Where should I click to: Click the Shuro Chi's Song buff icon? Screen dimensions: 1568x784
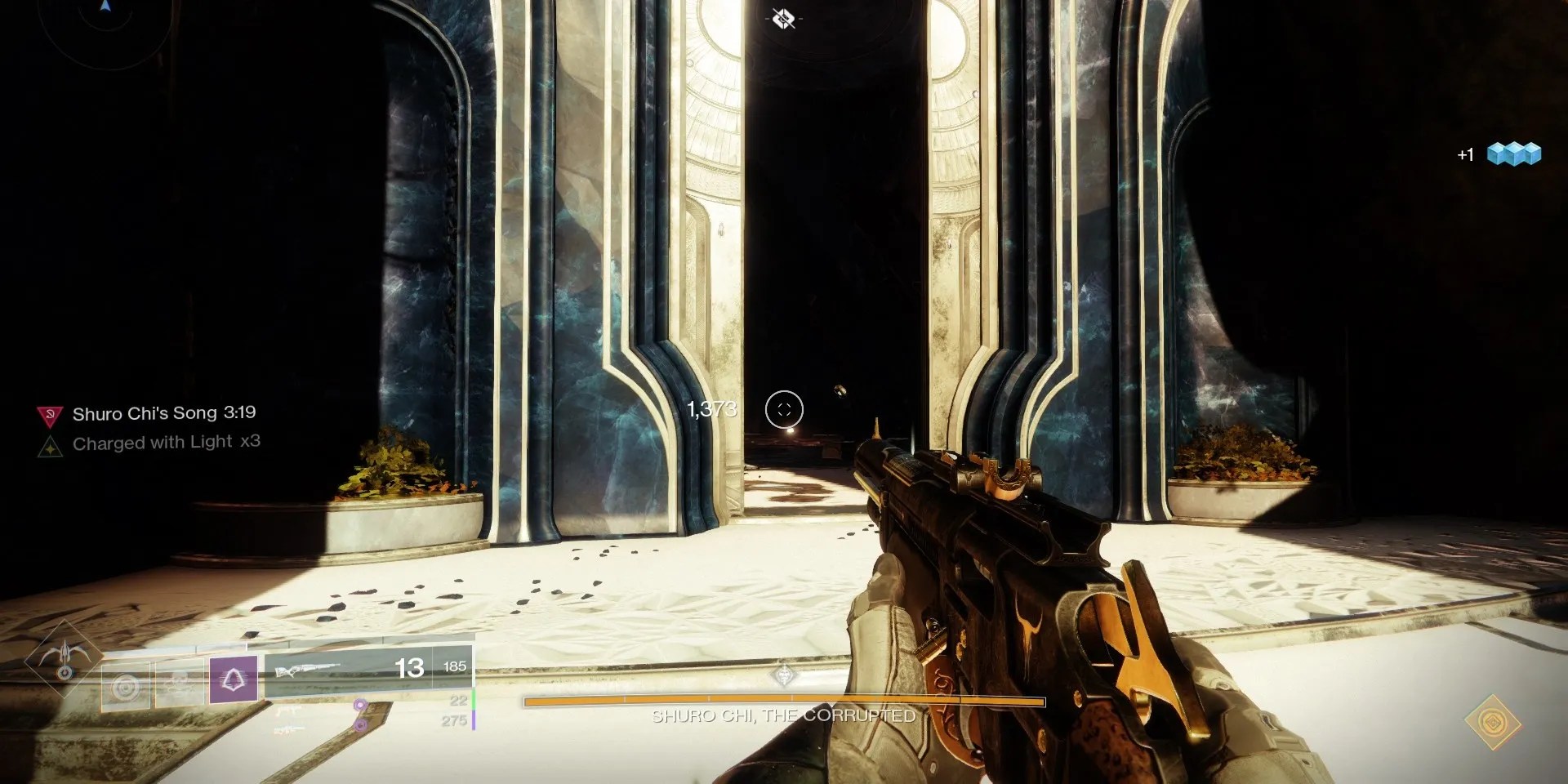pyautogui.click(x=48, y=414)
